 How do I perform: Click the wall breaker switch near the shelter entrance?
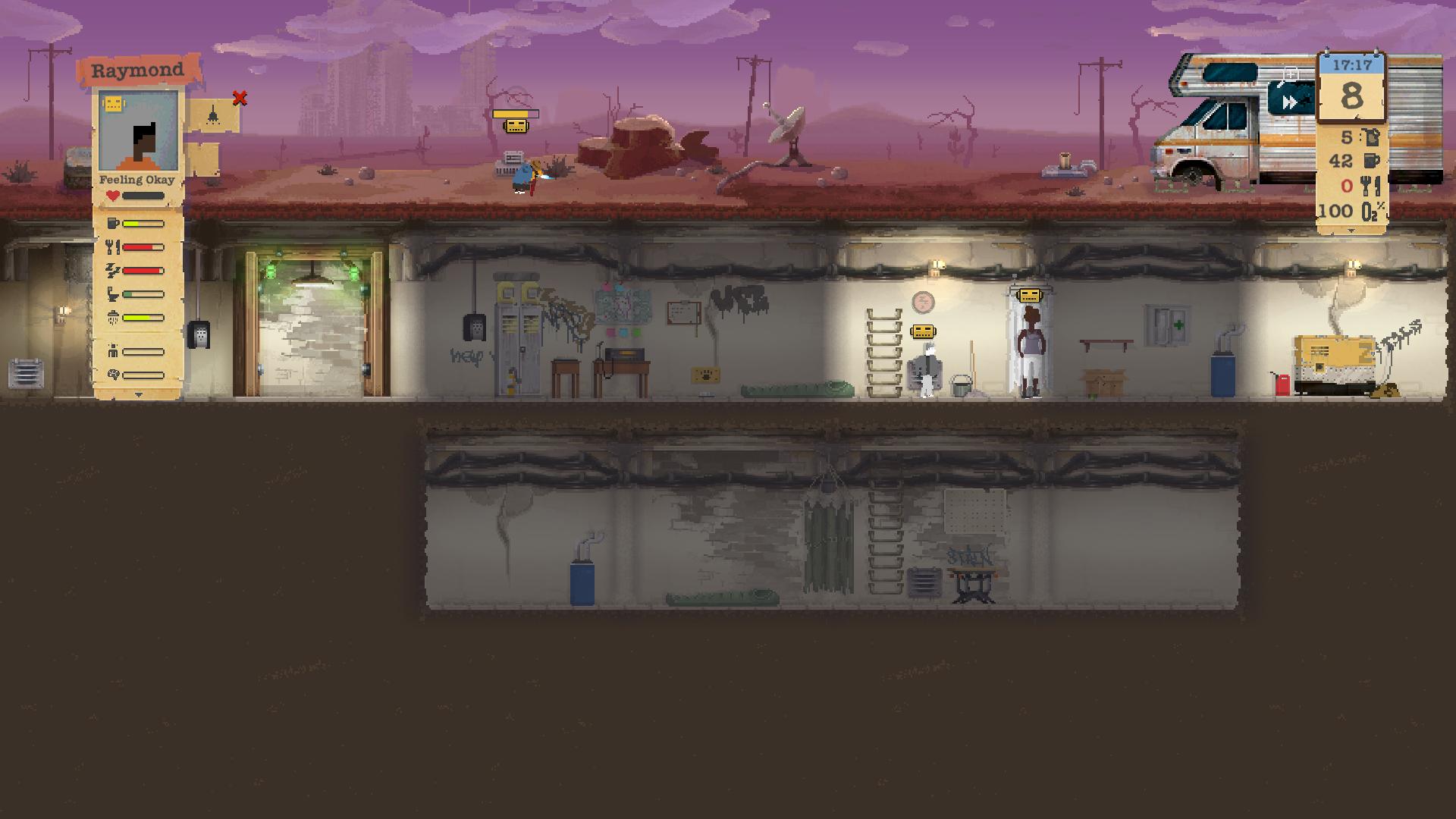click(x=199, y=334)
